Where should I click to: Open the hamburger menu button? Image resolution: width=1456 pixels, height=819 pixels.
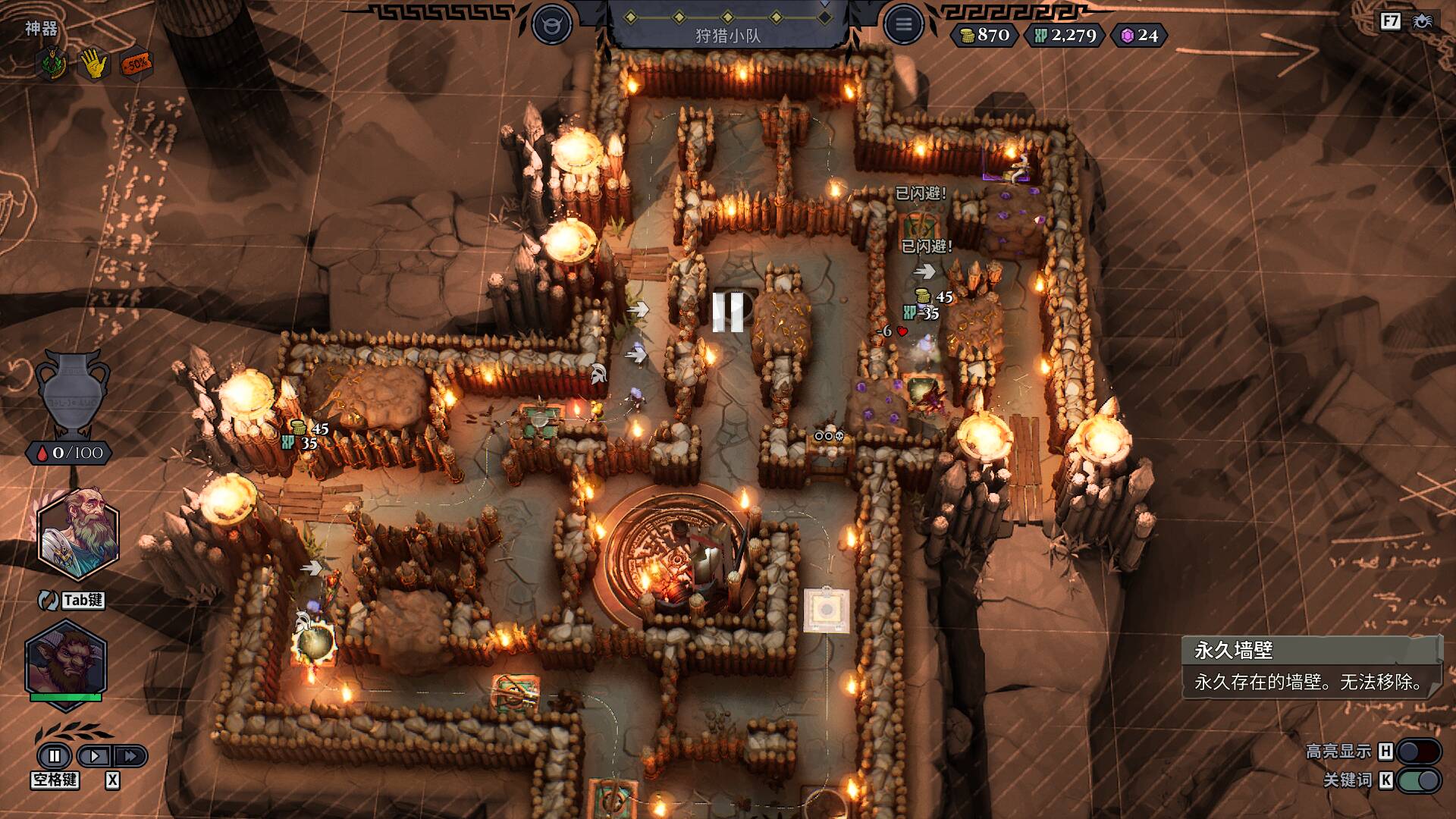[x=903, y=25]
